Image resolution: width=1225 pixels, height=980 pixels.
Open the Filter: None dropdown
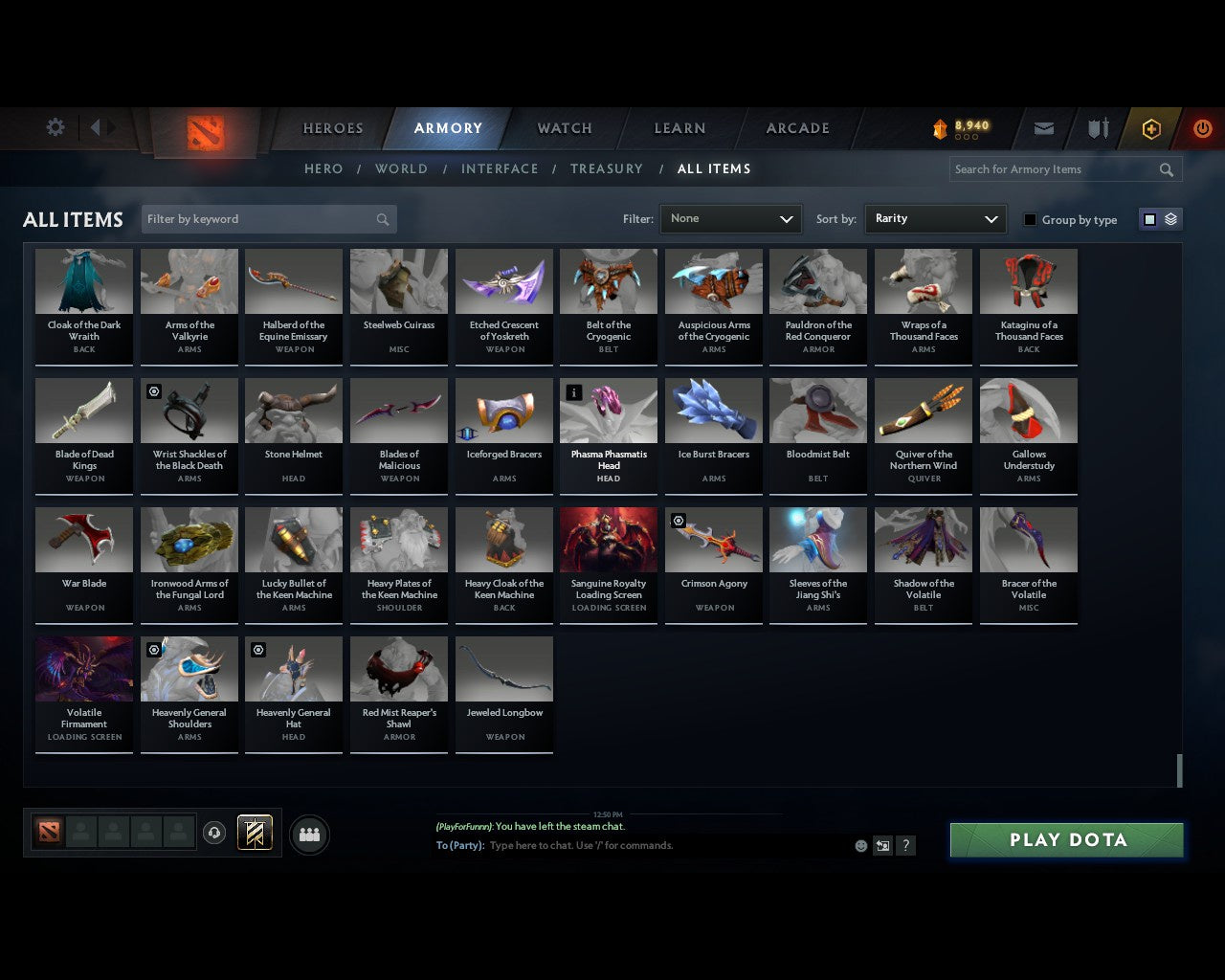(730, 218)
